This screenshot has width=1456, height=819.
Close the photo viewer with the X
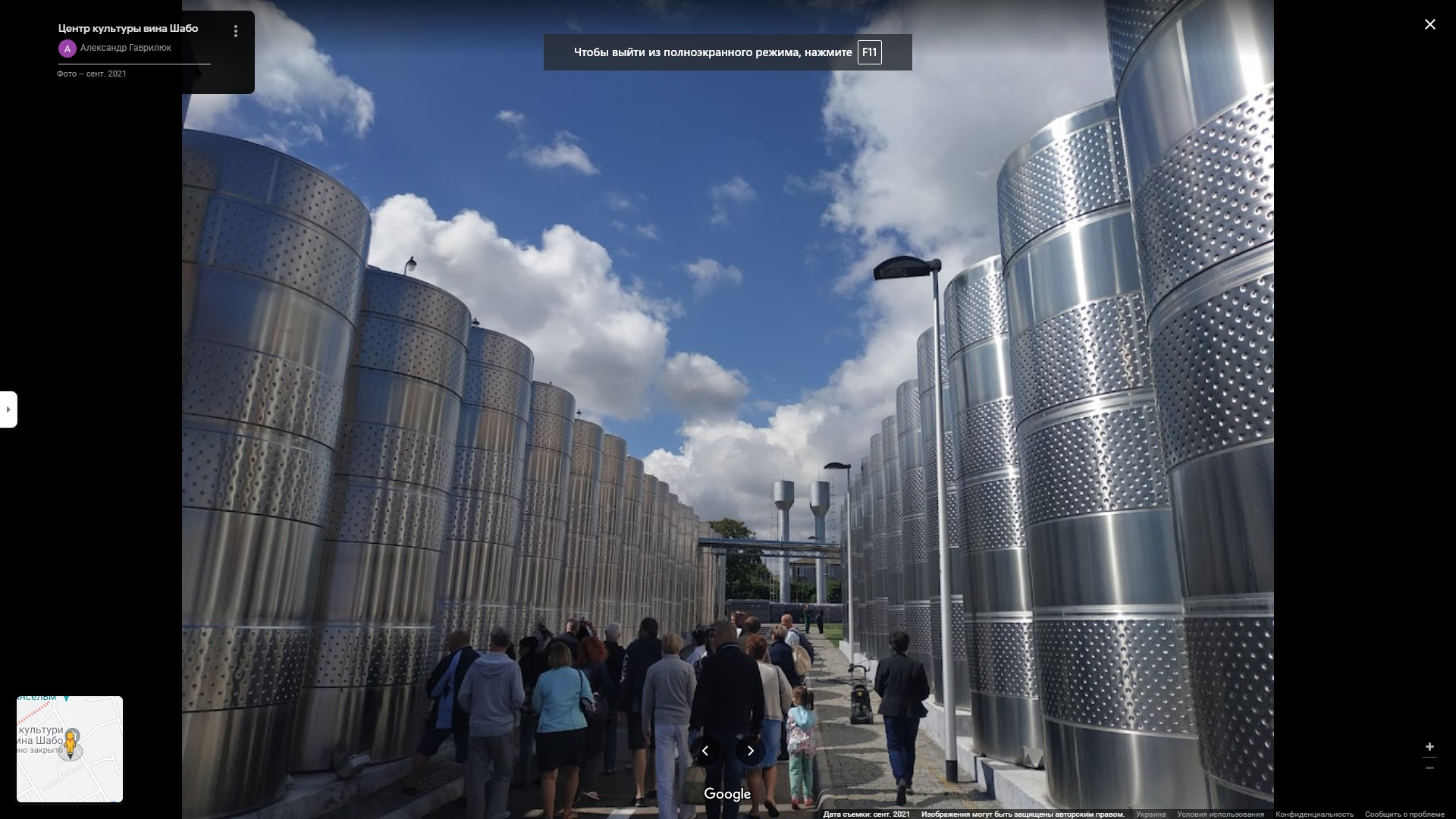pyautogui.click(x=1429, y=24)
